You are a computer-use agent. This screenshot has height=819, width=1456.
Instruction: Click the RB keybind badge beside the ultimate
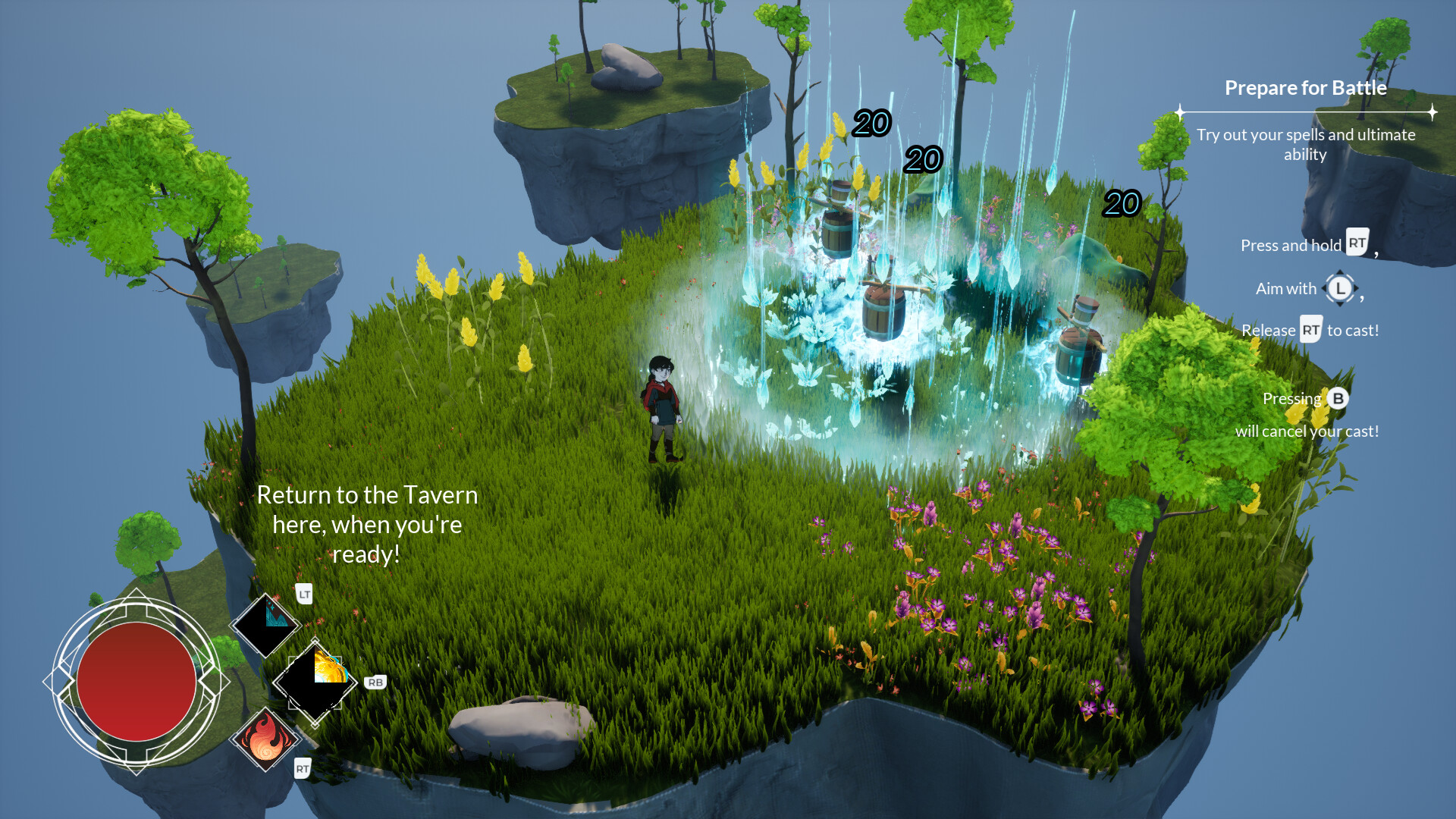tap(374, 681)
